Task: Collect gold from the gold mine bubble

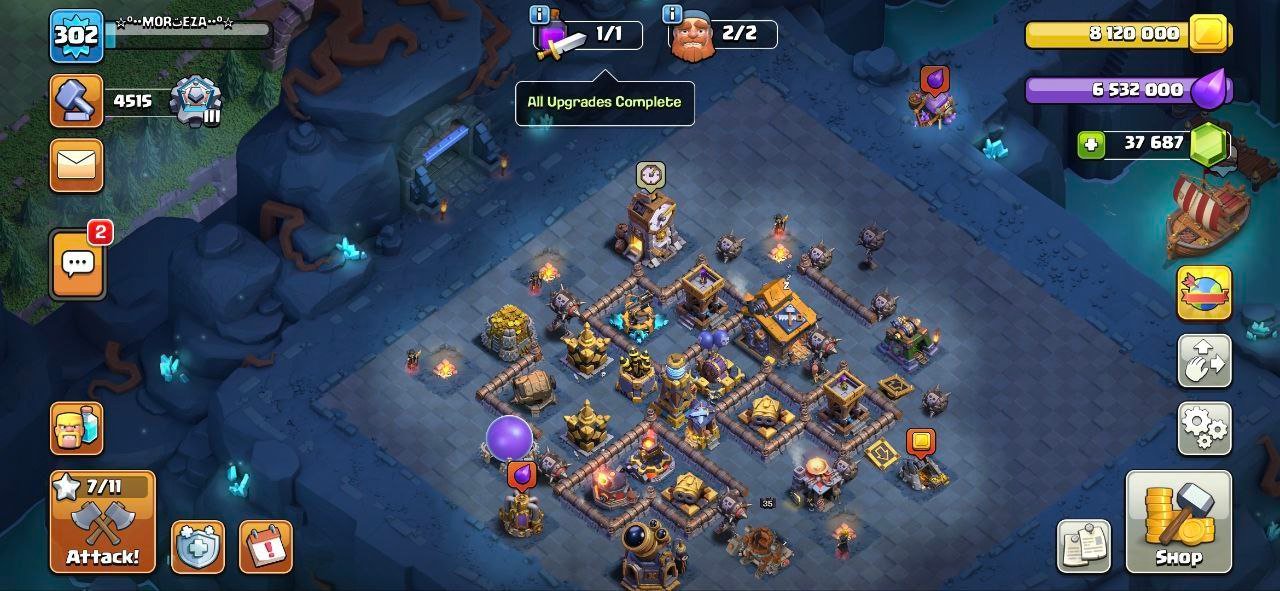Action: pyautogui.click(x=920, y=442)
